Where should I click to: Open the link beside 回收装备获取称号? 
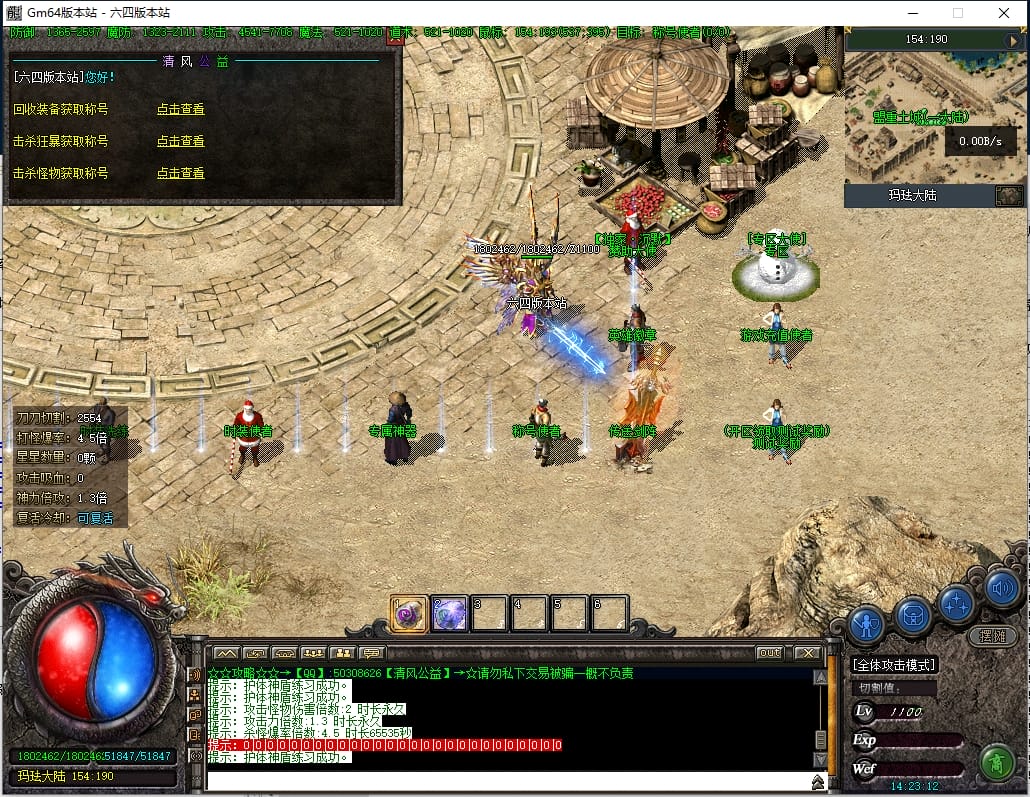[180, 109]
